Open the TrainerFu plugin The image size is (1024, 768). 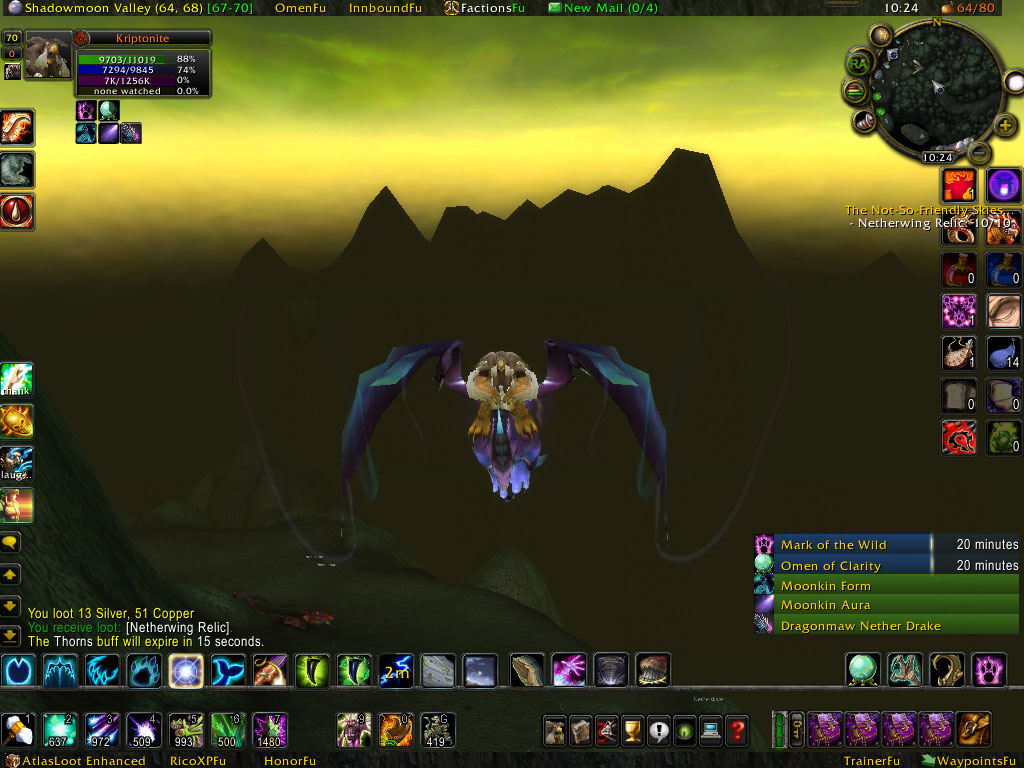click(x=871, y=761)
